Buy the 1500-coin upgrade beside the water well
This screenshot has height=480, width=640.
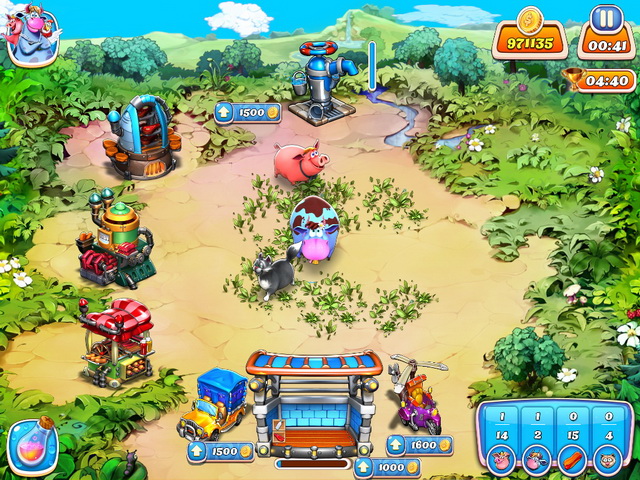coord(247,113)
